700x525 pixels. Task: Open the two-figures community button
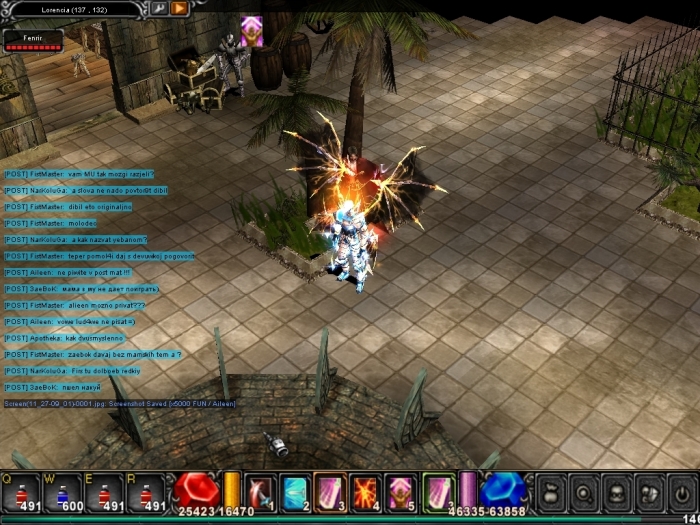point(649,492)
